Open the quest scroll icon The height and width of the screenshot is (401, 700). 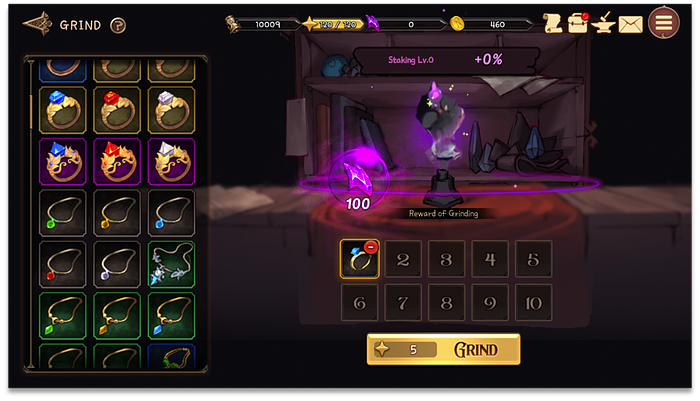[x=552, y=23]
